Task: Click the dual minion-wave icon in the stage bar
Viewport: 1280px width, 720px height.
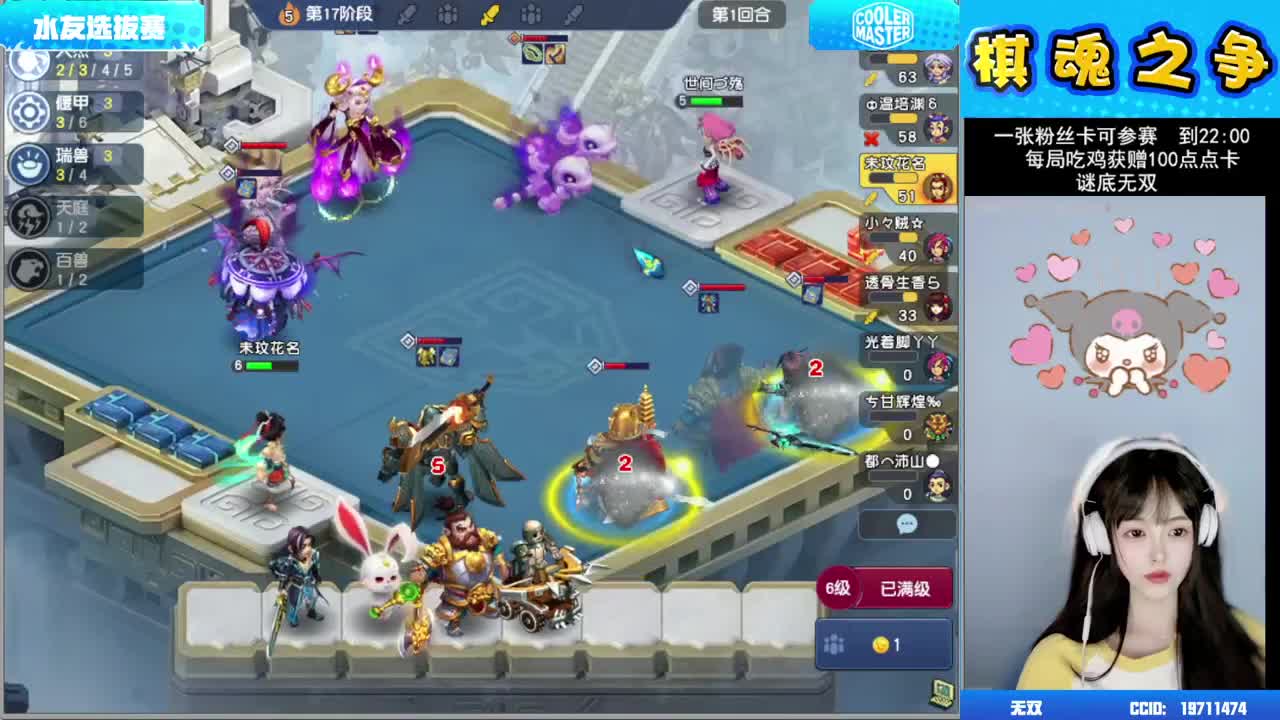Action: [x=447, y=15]
